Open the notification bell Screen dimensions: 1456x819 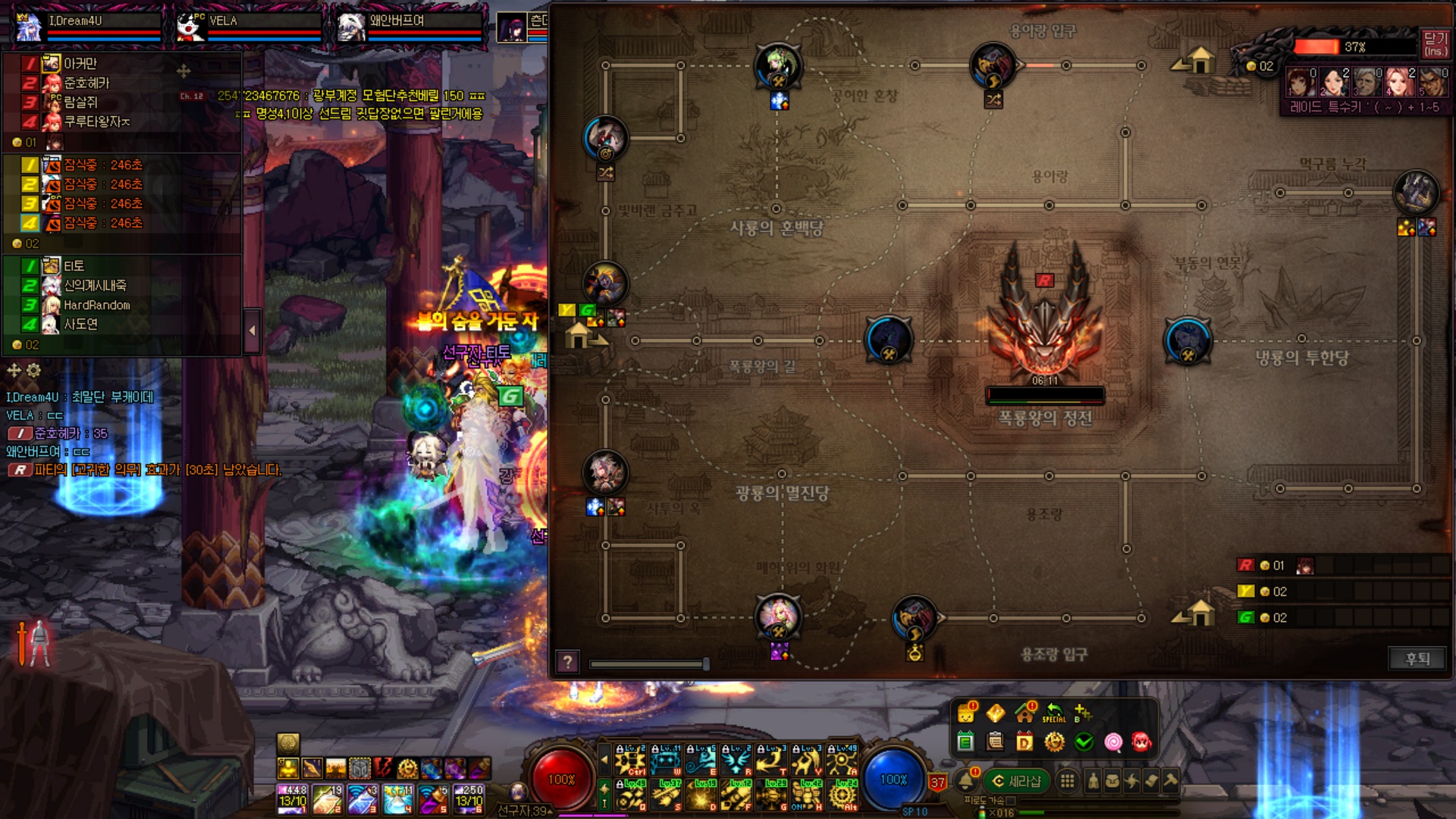click(966, 780)
